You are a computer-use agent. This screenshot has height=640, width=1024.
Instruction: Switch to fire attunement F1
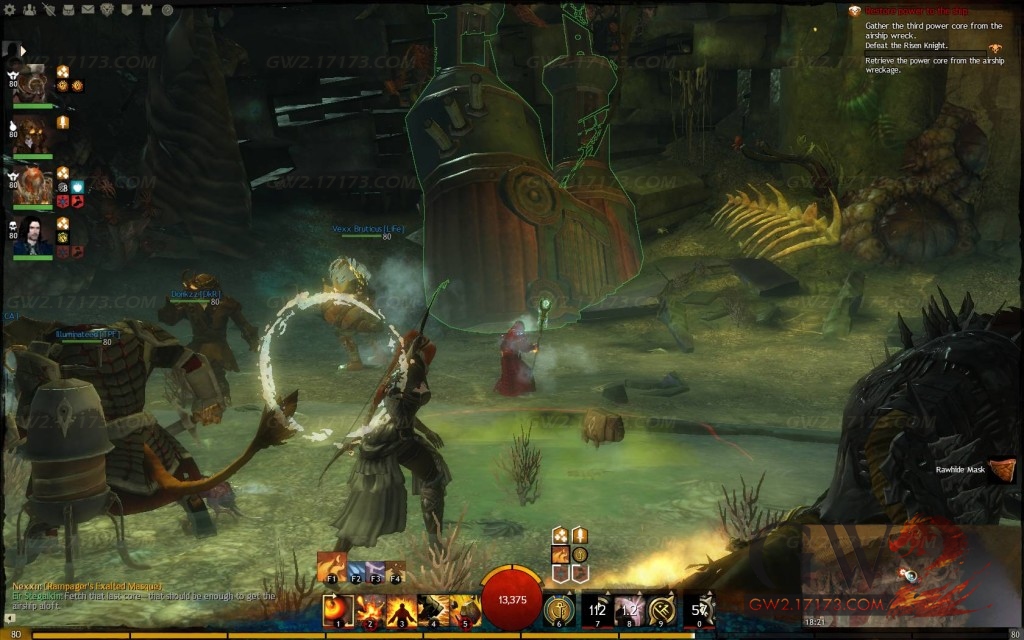[x=331, y=565]
